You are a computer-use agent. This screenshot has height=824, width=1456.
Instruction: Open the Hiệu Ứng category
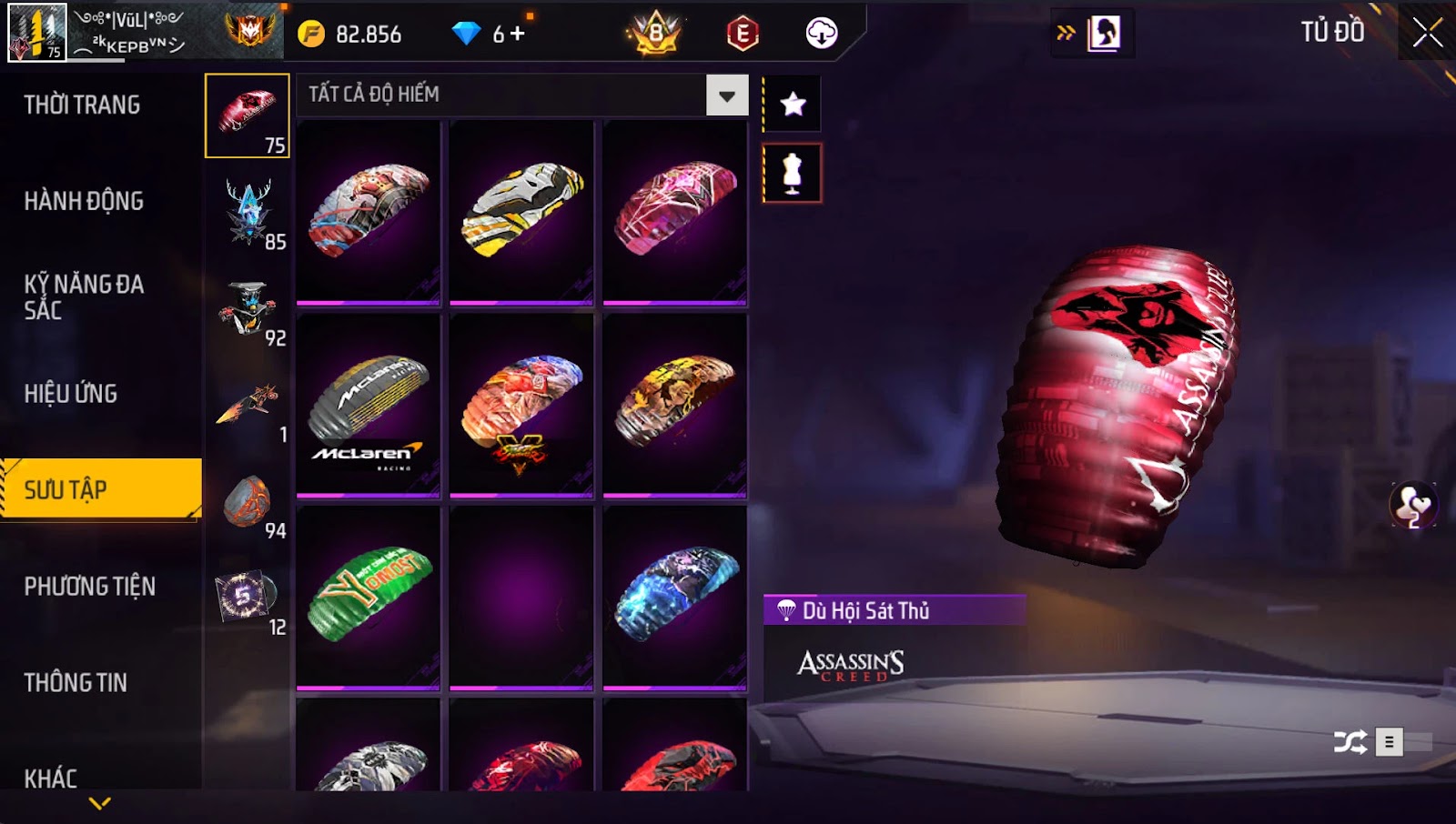coord(71,394)
